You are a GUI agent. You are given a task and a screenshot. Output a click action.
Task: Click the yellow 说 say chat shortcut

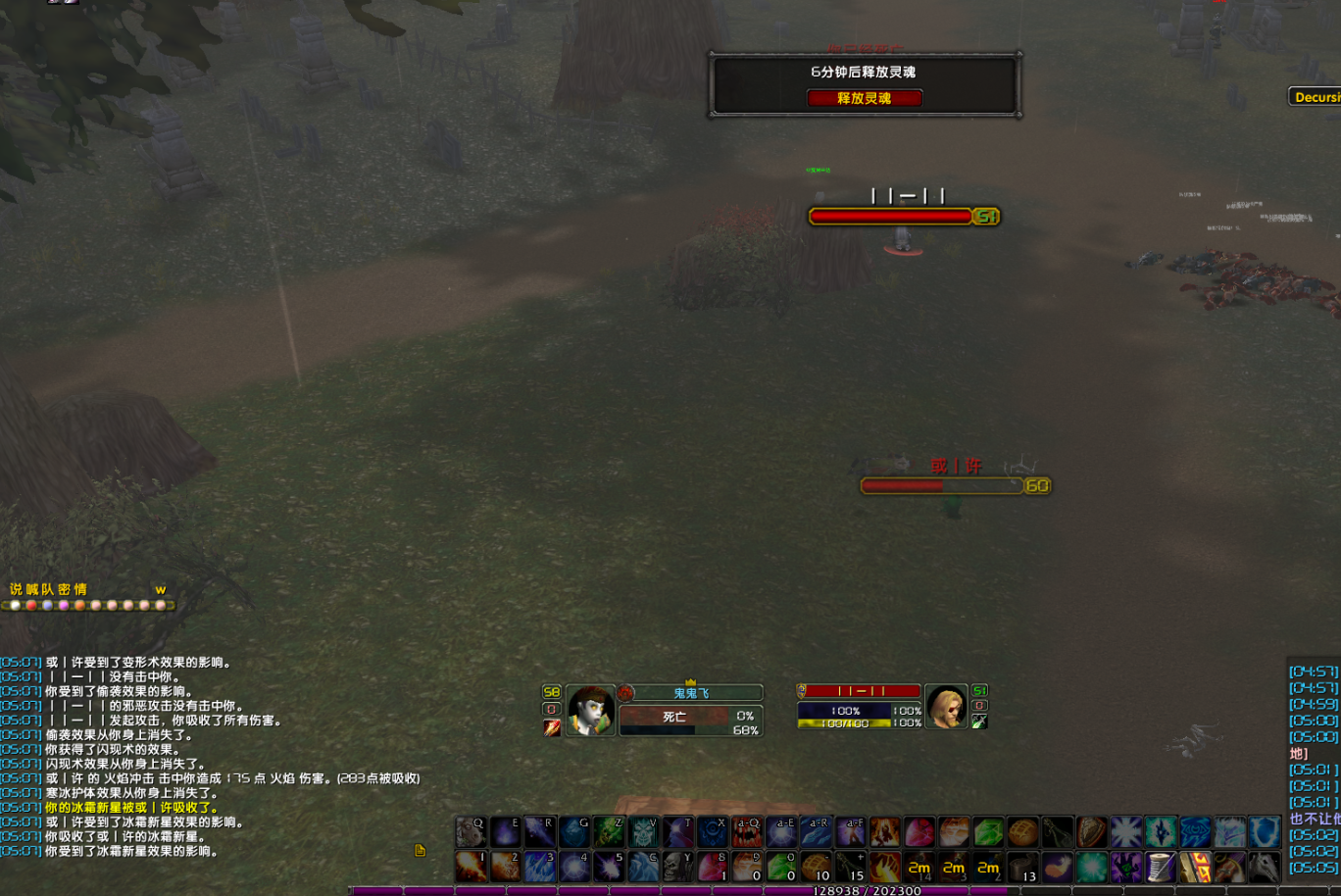[16, 589]
